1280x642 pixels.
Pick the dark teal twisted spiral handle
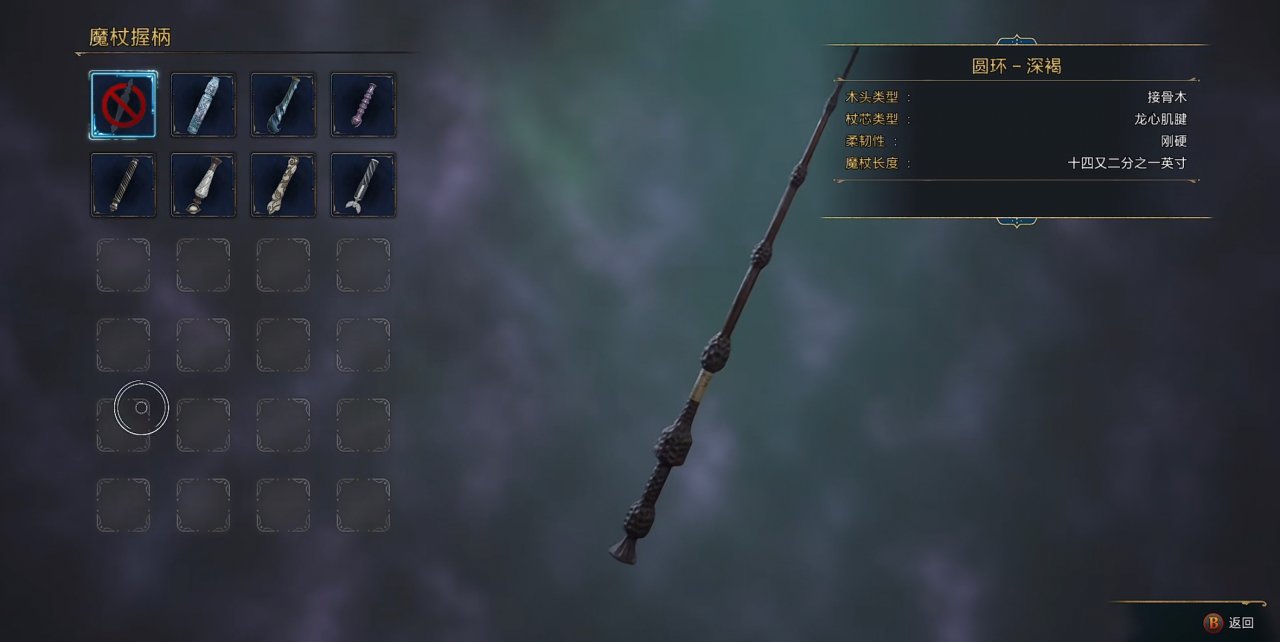click(x=283, y=104)
